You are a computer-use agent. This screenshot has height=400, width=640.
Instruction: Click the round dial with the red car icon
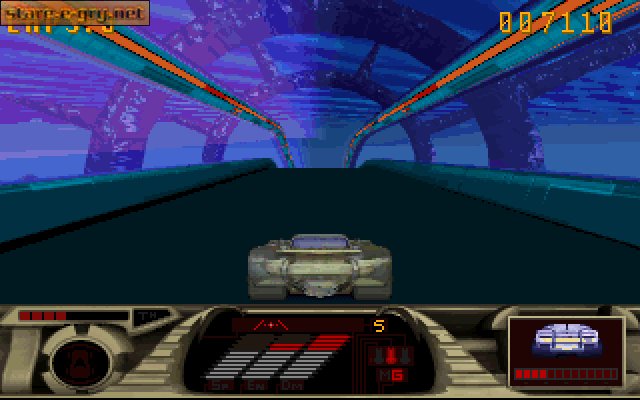pyautogui.click(x=73, y=360)
